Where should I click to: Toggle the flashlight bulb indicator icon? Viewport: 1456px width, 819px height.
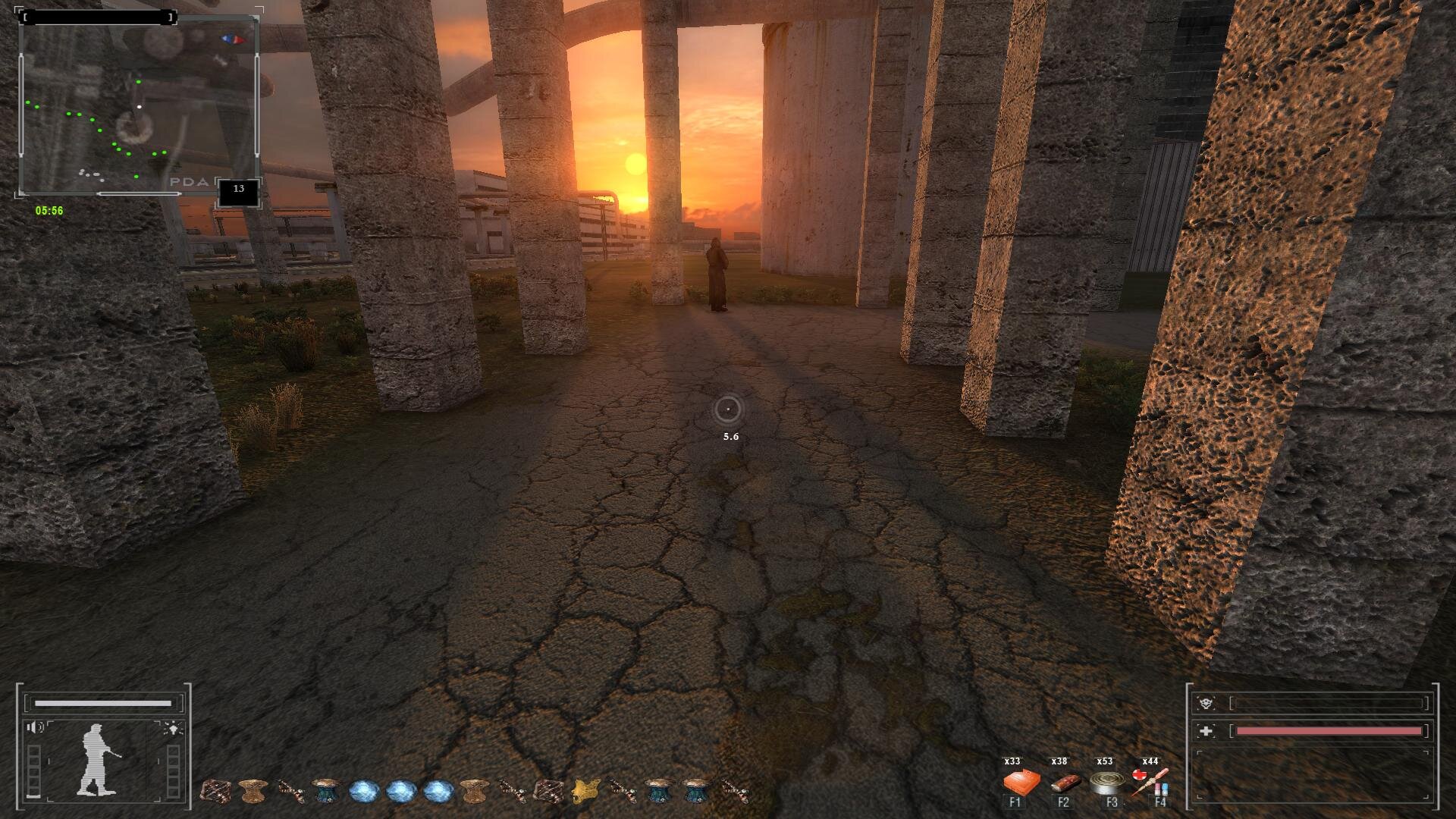click(173, 729)
